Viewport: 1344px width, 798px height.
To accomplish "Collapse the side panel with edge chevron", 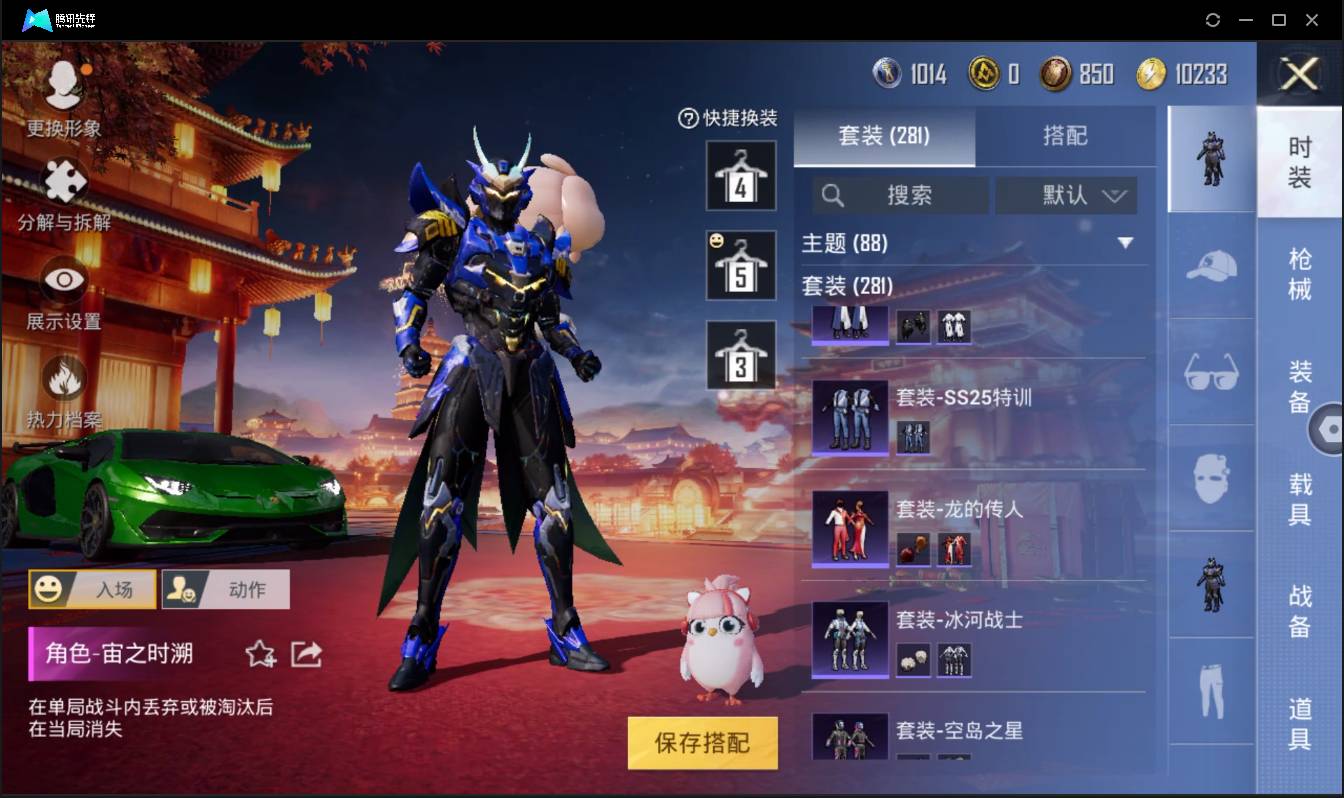I will [x=1330, y=428].
